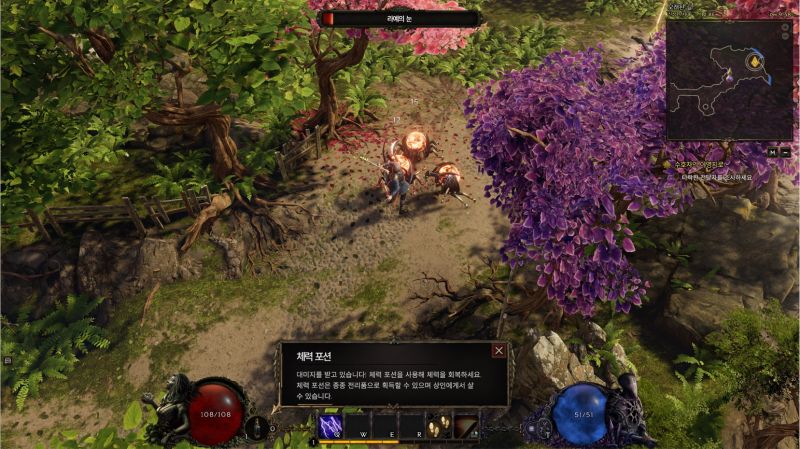Open the small chat icon at left edge
The image size is (800, 449).
[6, 359]
